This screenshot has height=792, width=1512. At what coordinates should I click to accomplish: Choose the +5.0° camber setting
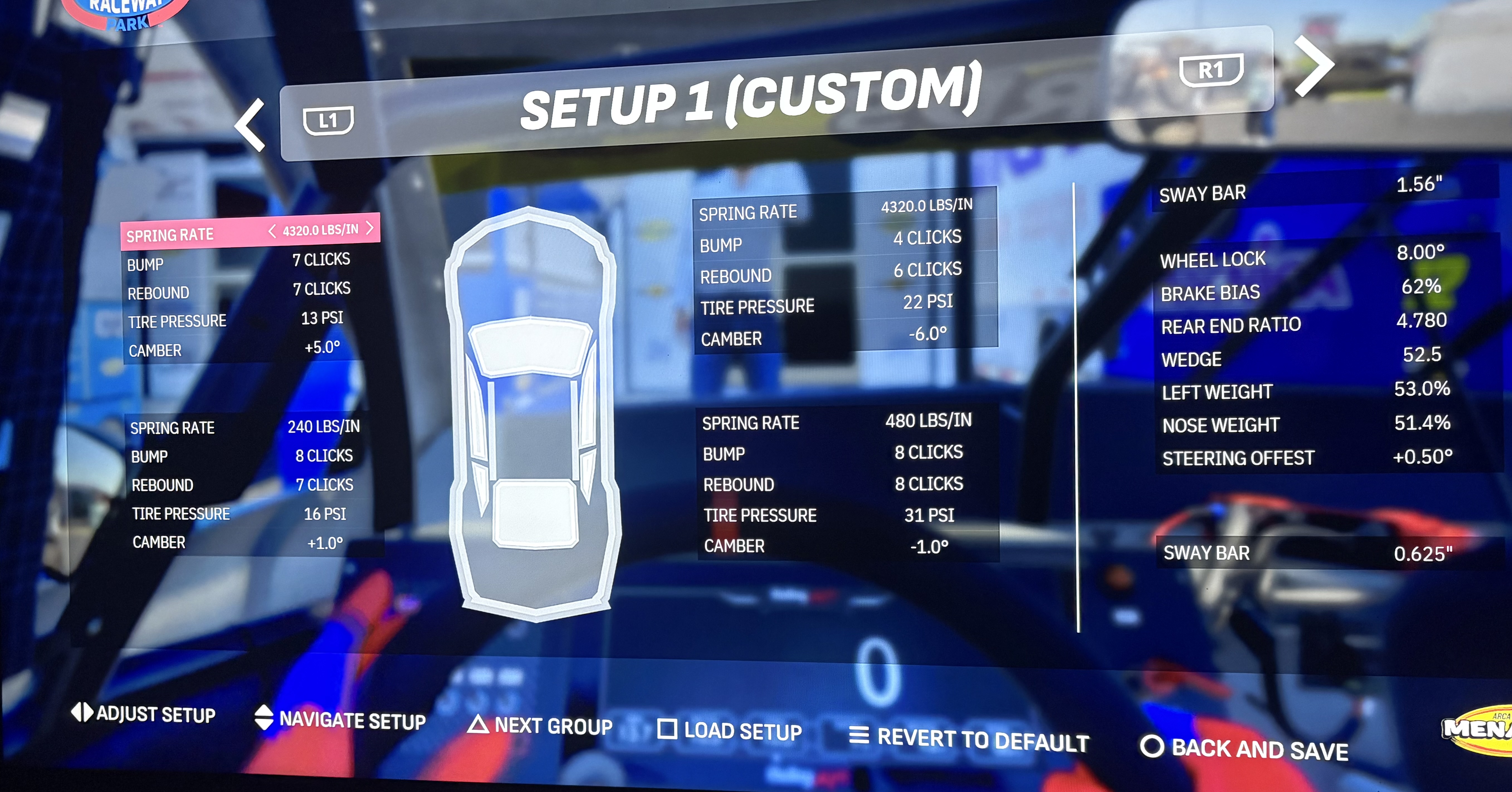(241, 349)
